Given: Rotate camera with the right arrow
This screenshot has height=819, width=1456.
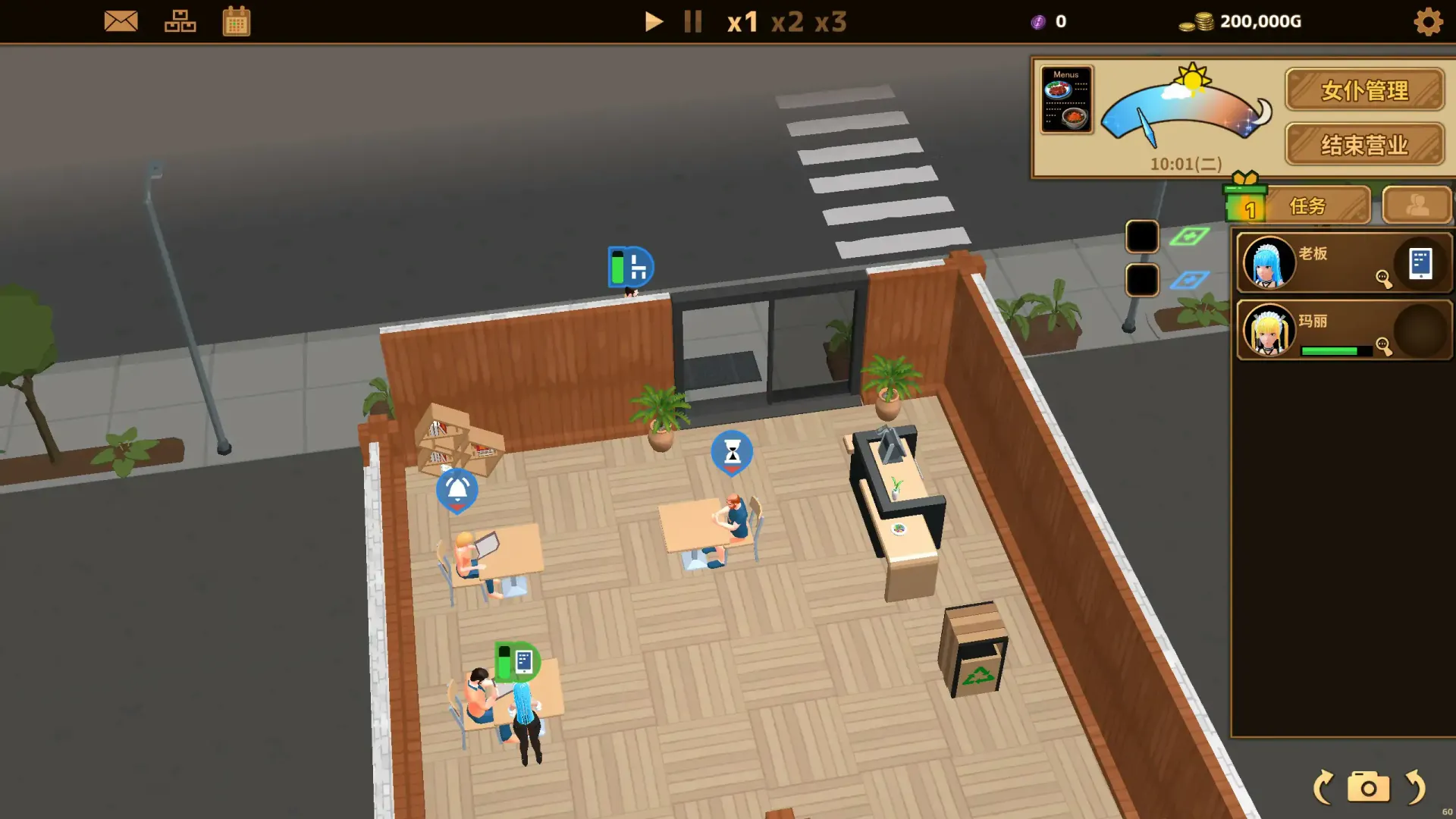Looking at the screenshot, I should [1415, 787].
